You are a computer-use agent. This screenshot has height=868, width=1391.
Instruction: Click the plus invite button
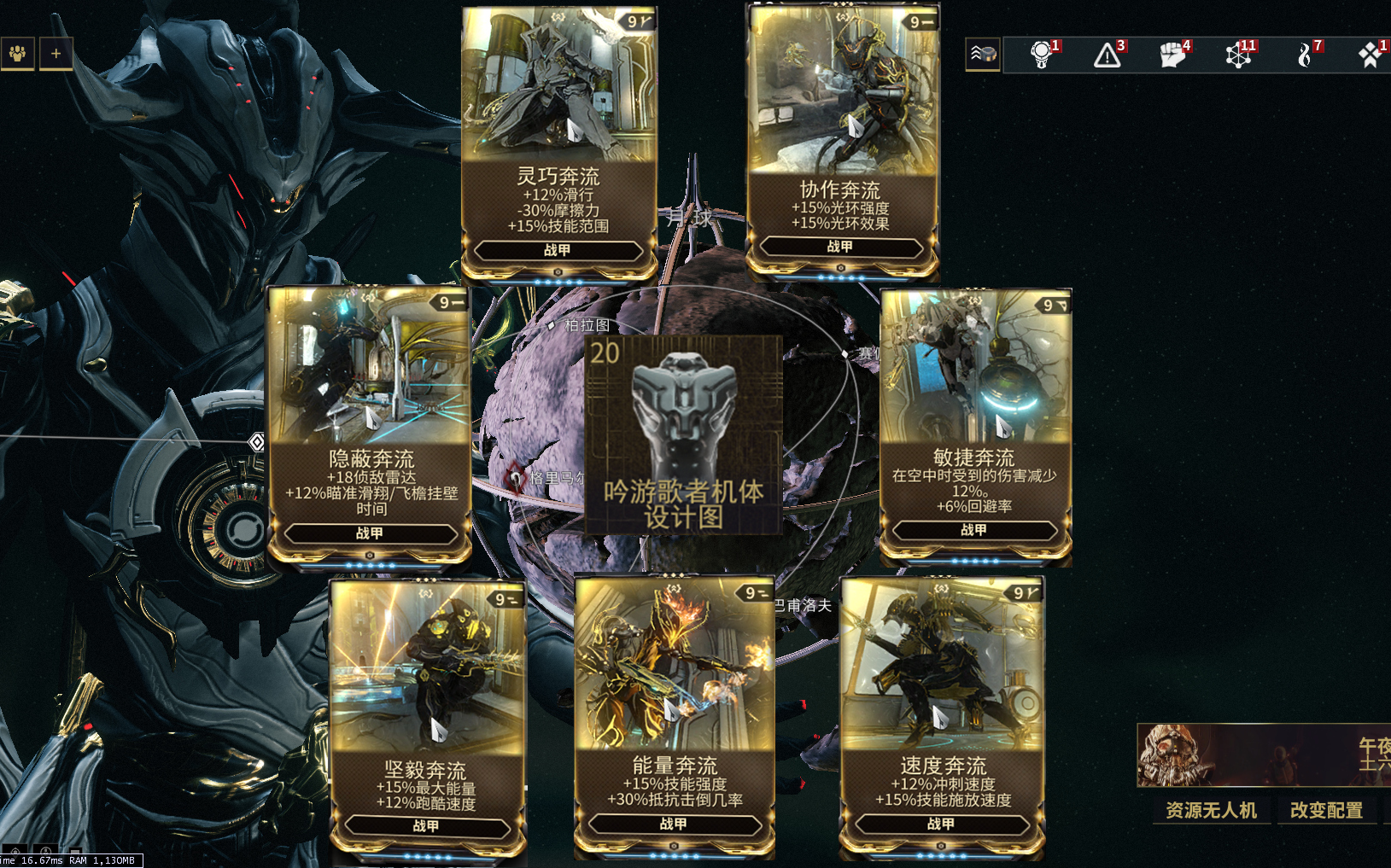[56, 54]
